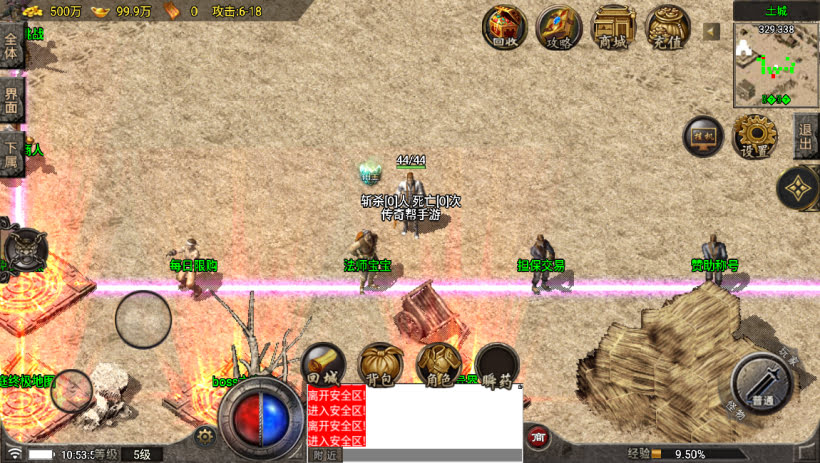Use the 回城 return scroll
Viewport: 820px width, 463px height.
point(324,365)
